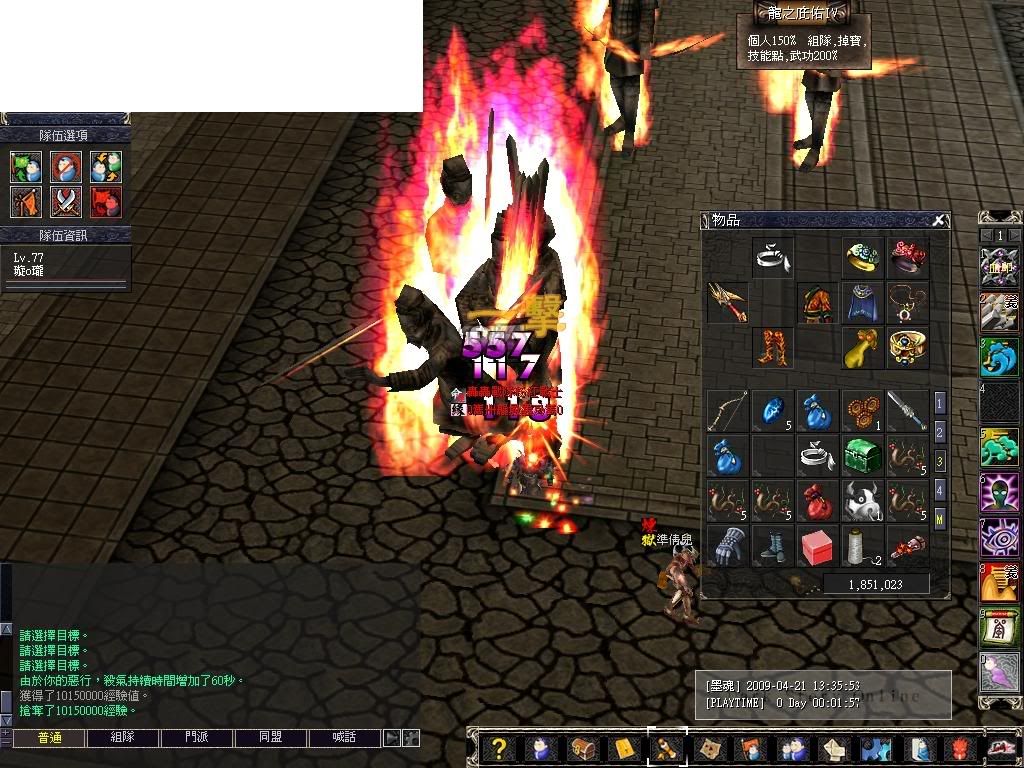Select the equipped spear weapon slot

[x=727, y=302]
